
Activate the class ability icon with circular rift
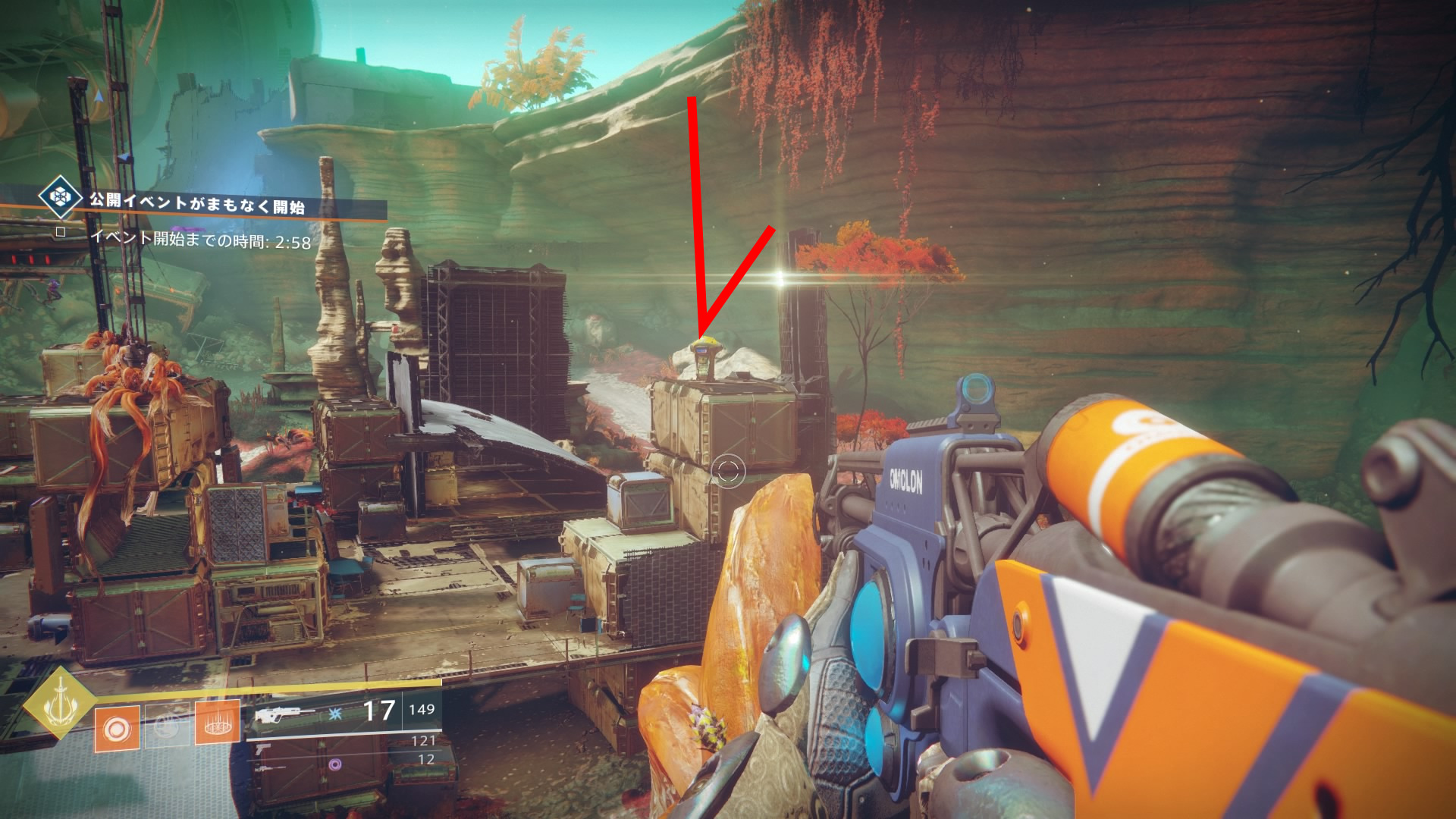(218, 725)
